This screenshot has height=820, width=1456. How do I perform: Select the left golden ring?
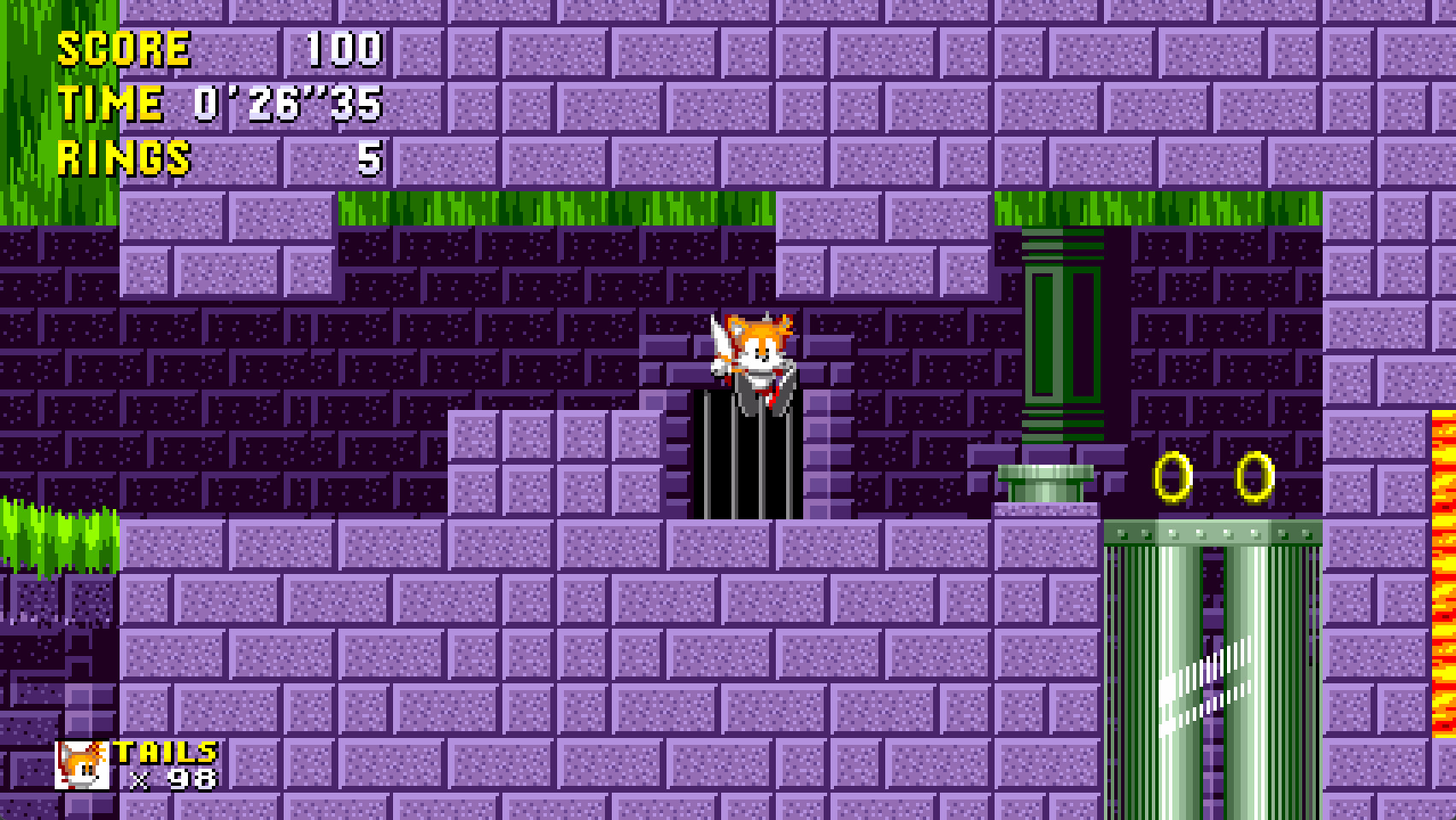click(1171, 476)
